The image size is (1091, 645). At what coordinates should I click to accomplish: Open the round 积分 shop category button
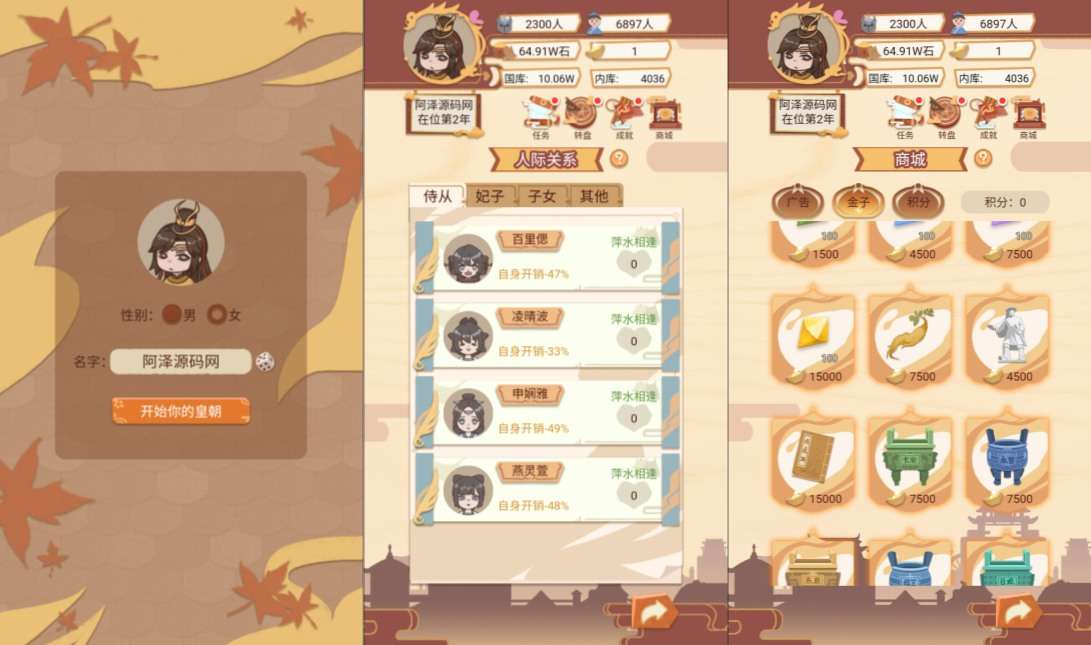click(x=917, y=201)
